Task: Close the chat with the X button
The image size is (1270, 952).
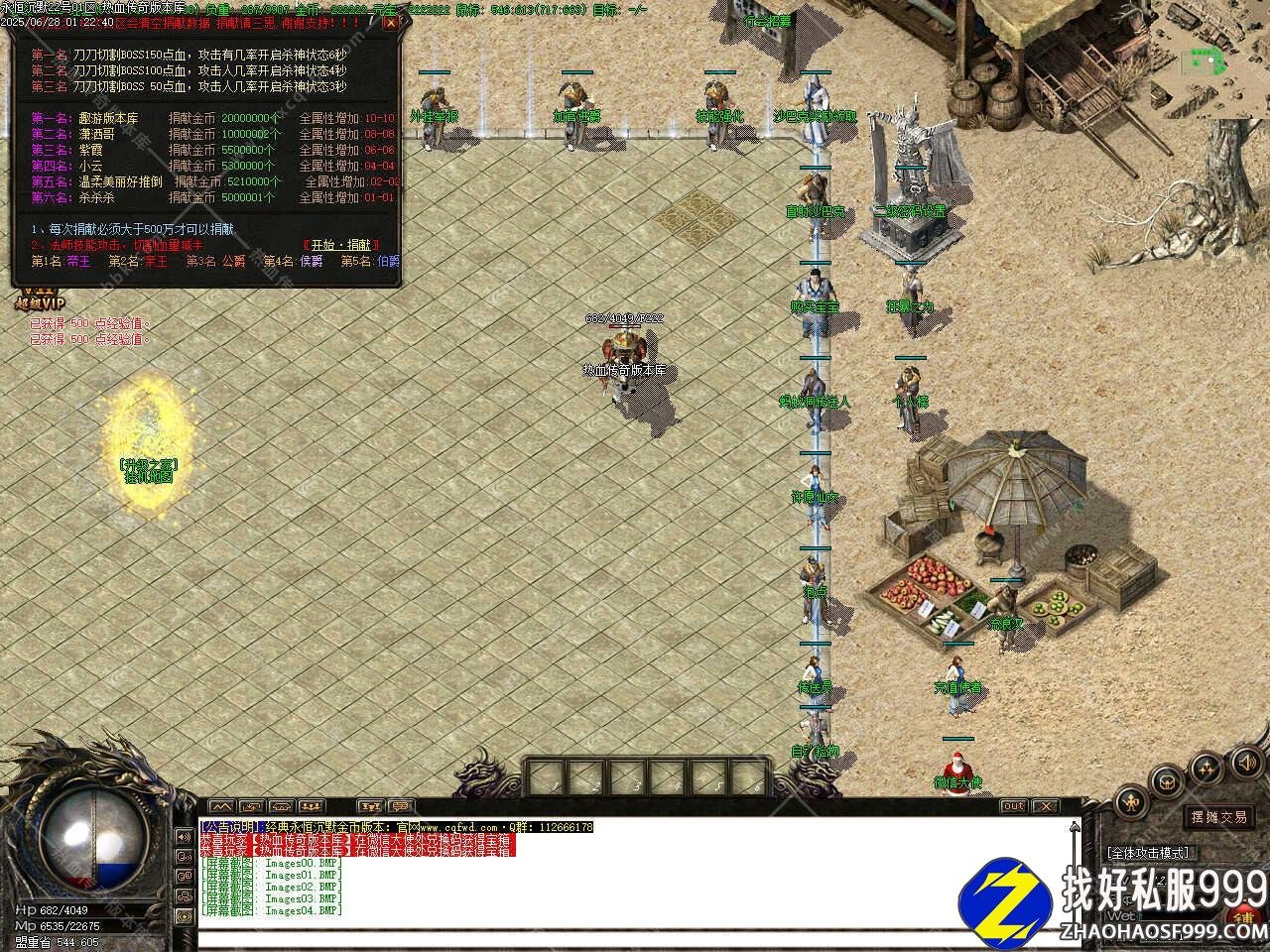Action: pyautogui.click(x=1045, y=806)
